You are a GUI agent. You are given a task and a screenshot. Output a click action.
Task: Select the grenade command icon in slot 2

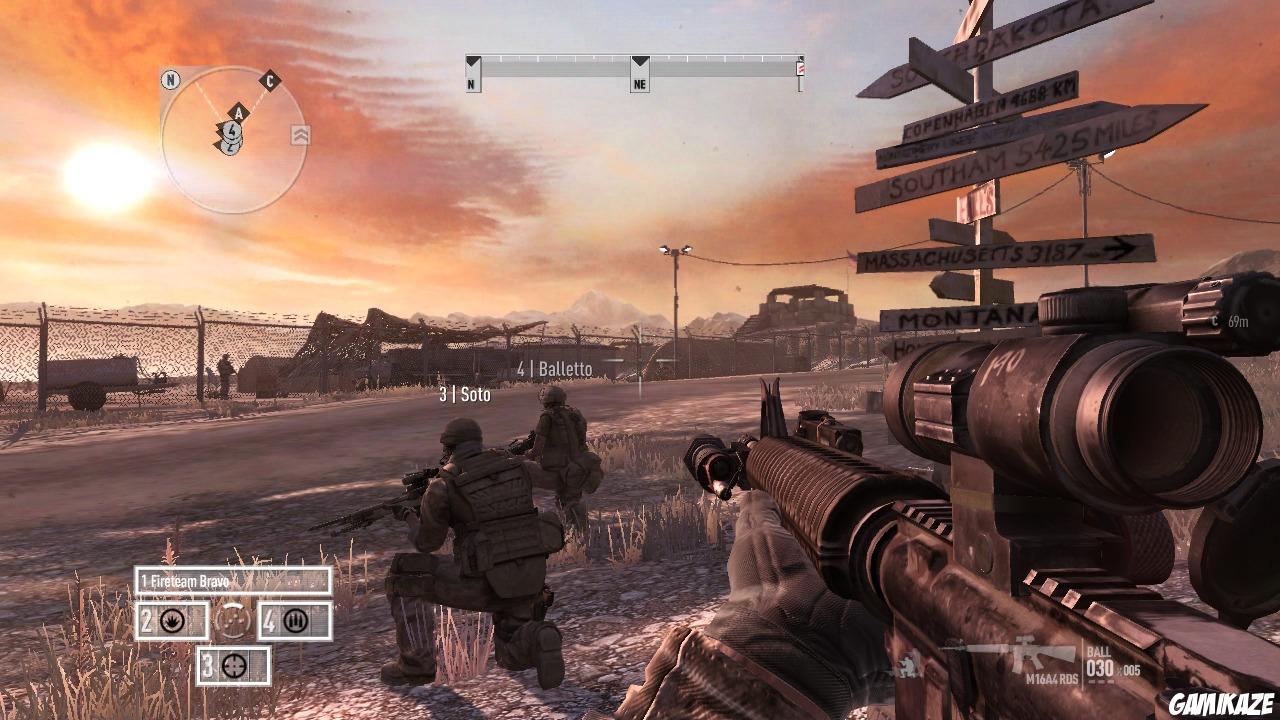point(172,622)
